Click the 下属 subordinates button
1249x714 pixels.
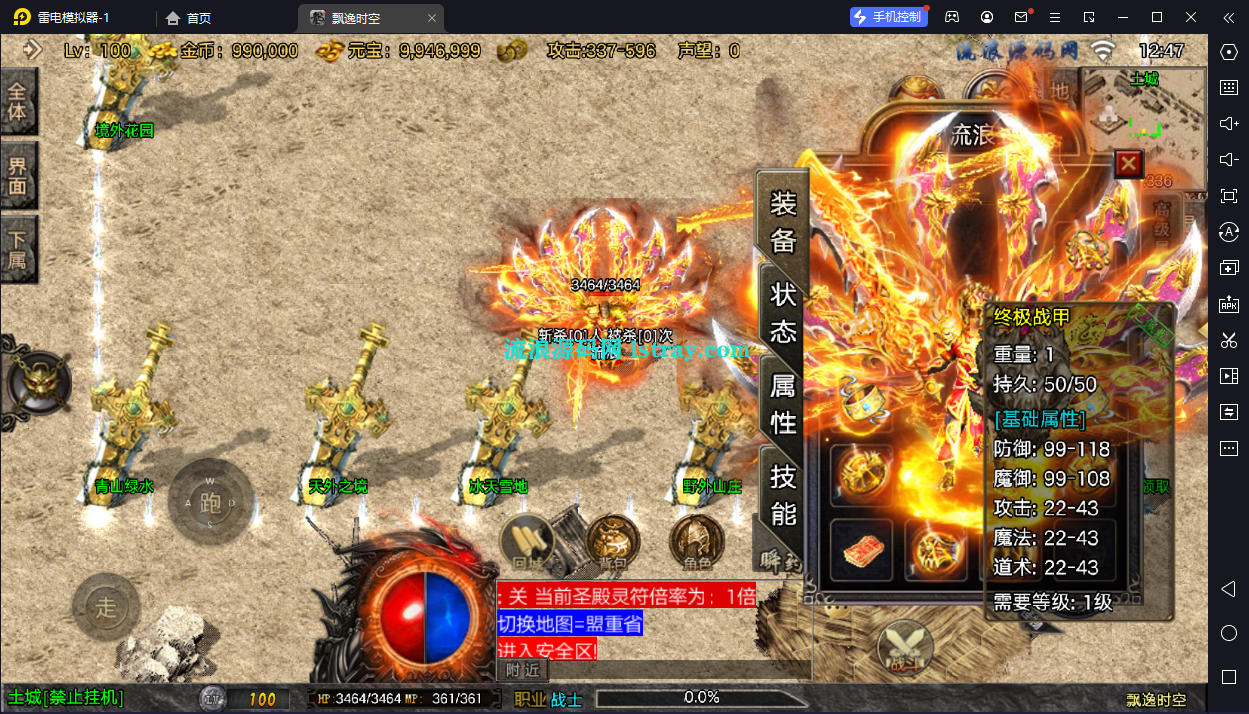click(x=18, y=250)
